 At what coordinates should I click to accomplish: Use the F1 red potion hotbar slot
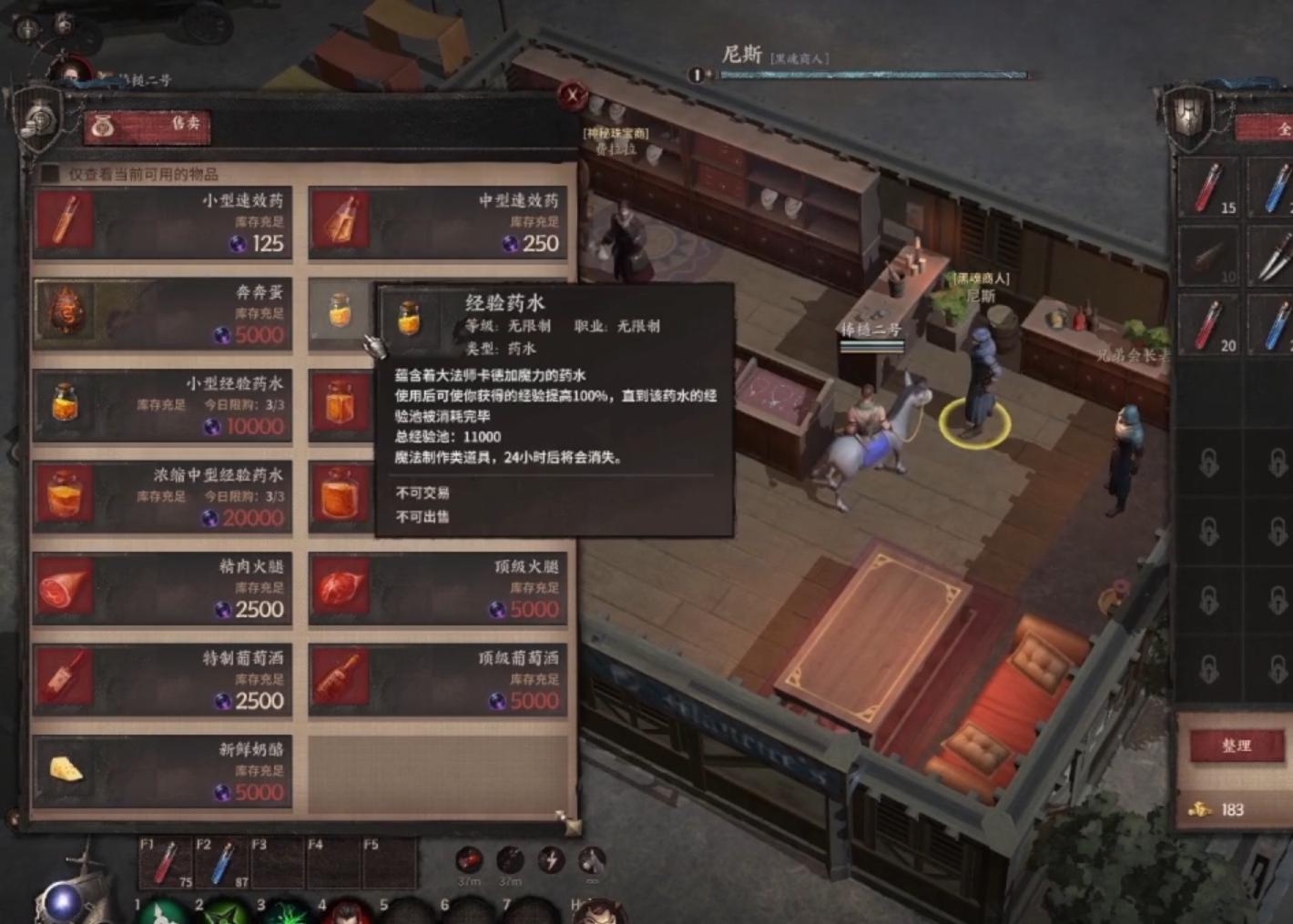(x=165, y=863)
